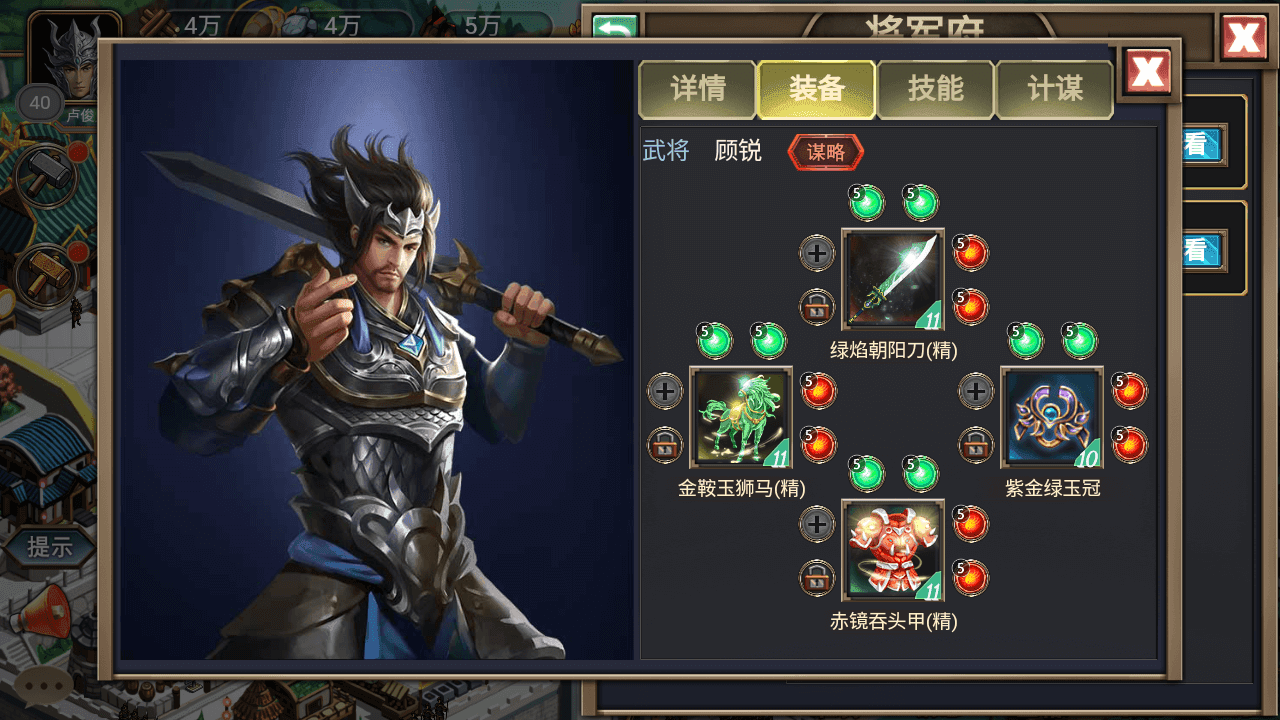Select the 紫金绿玉冠 crown equipment icon
Image resolution: width=1280 pixels, height=720 pixels.
[1051, 417]
